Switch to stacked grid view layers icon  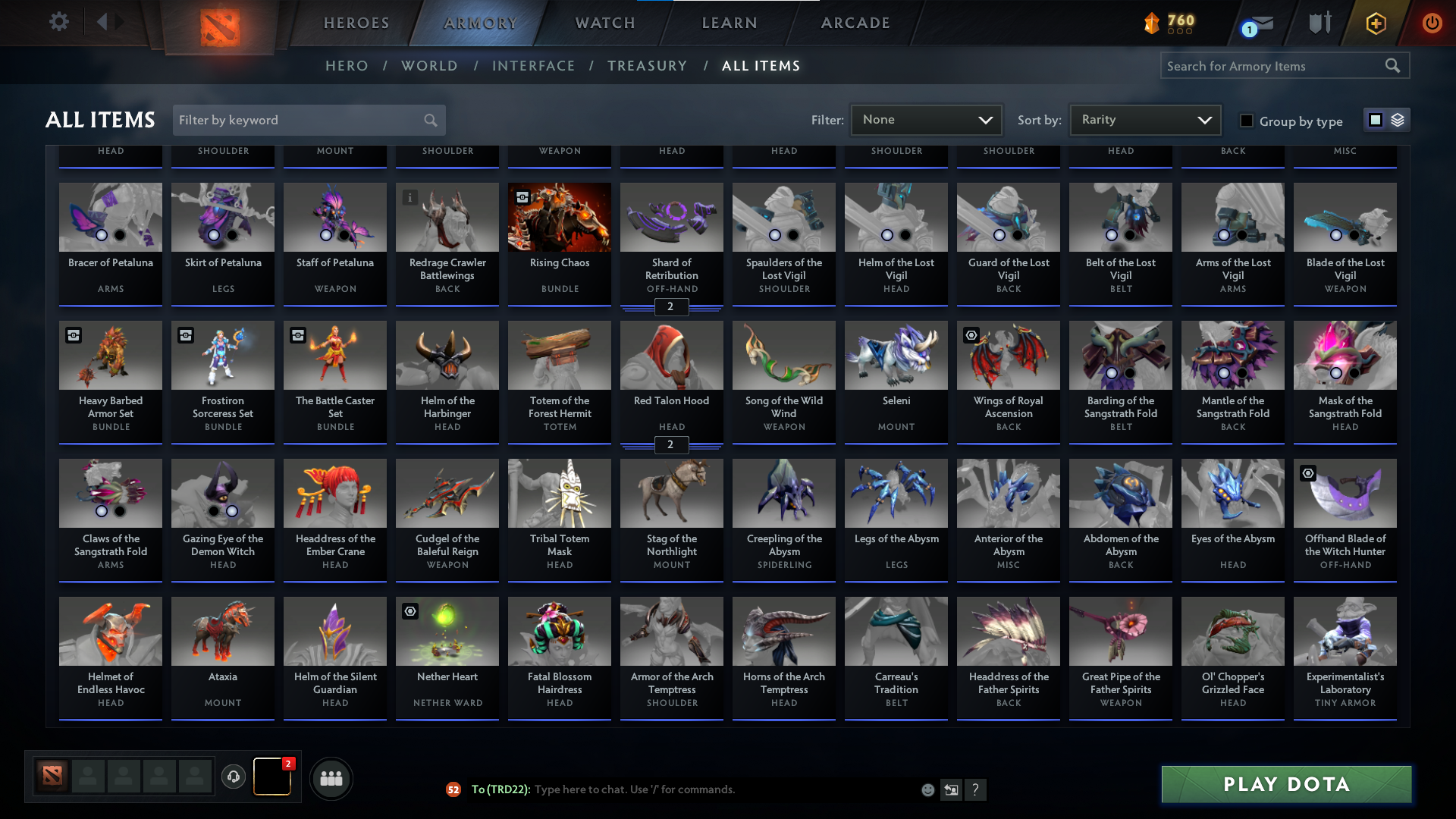point(1396,119)
